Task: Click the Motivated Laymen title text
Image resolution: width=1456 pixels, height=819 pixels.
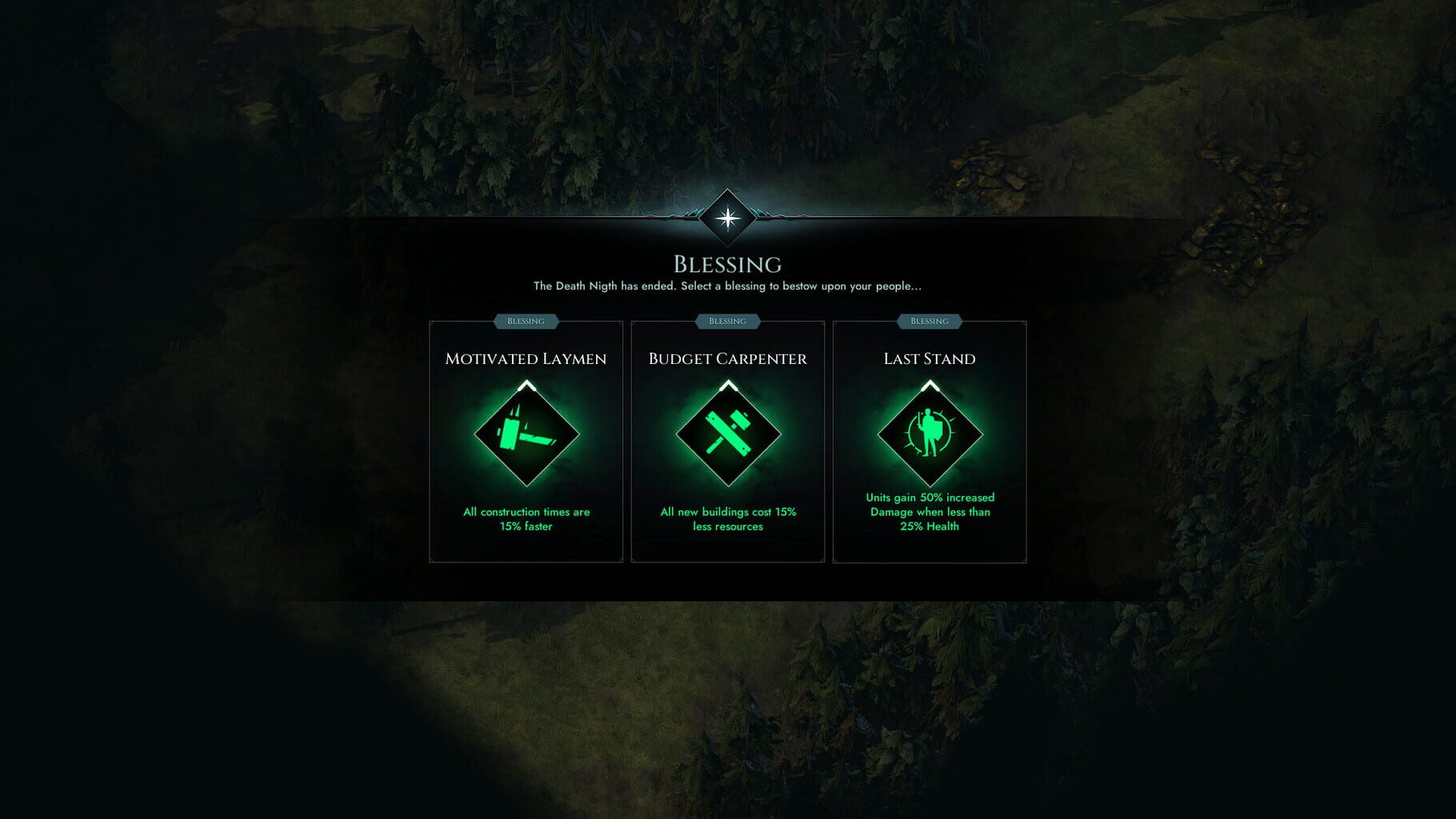Action: pyautogui.click(x=526, y=358)
